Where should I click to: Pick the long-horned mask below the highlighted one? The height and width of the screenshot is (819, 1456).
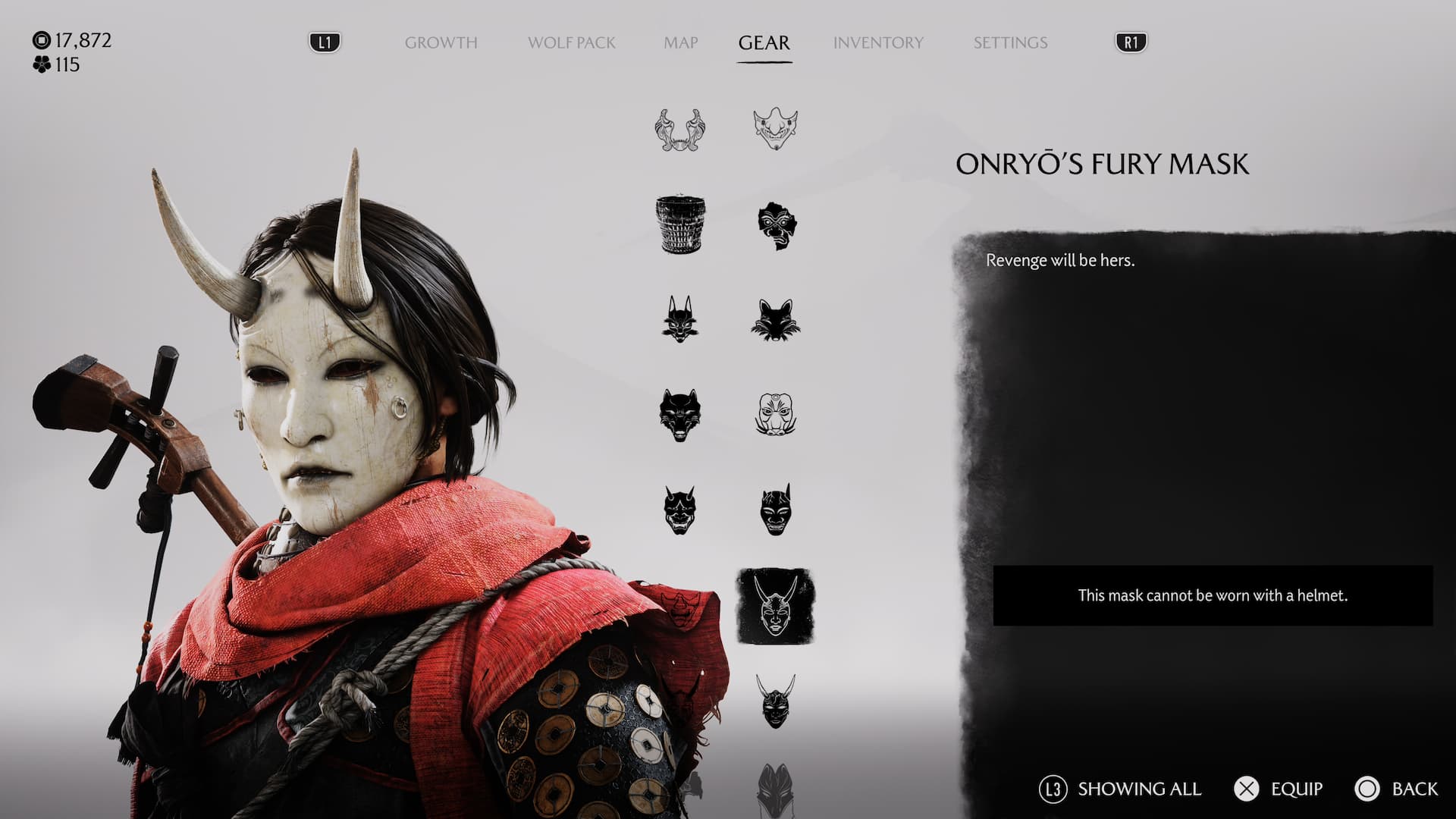(x=775, y=701)
